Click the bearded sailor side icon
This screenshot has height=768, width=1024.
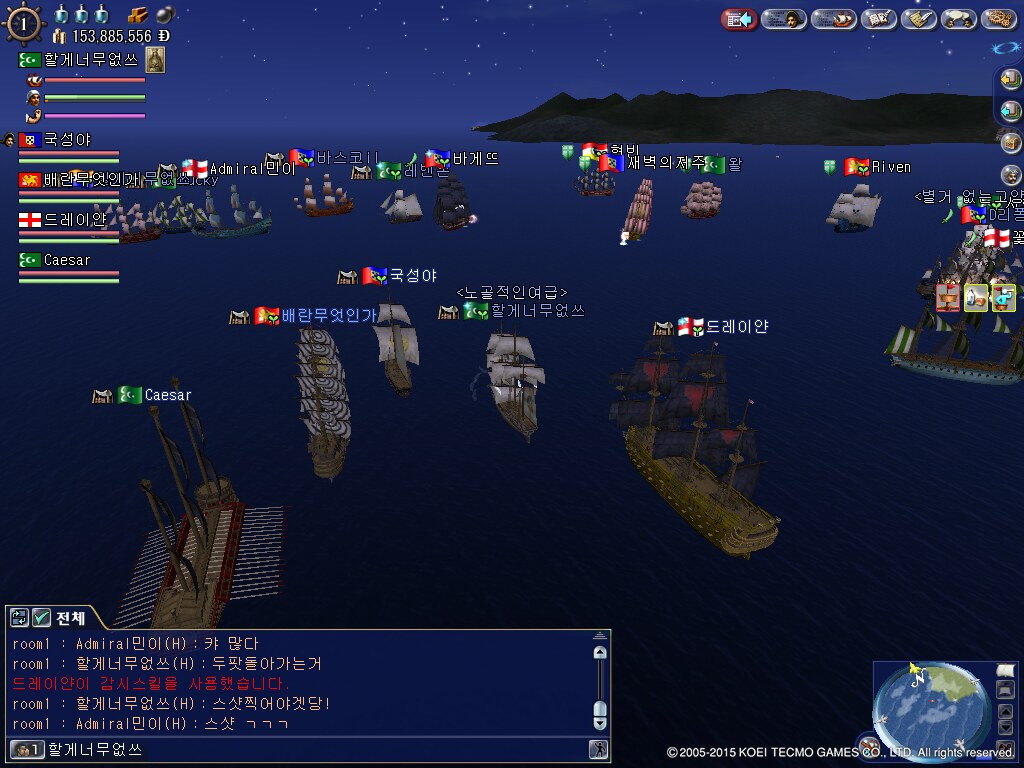click(1010, 174)
